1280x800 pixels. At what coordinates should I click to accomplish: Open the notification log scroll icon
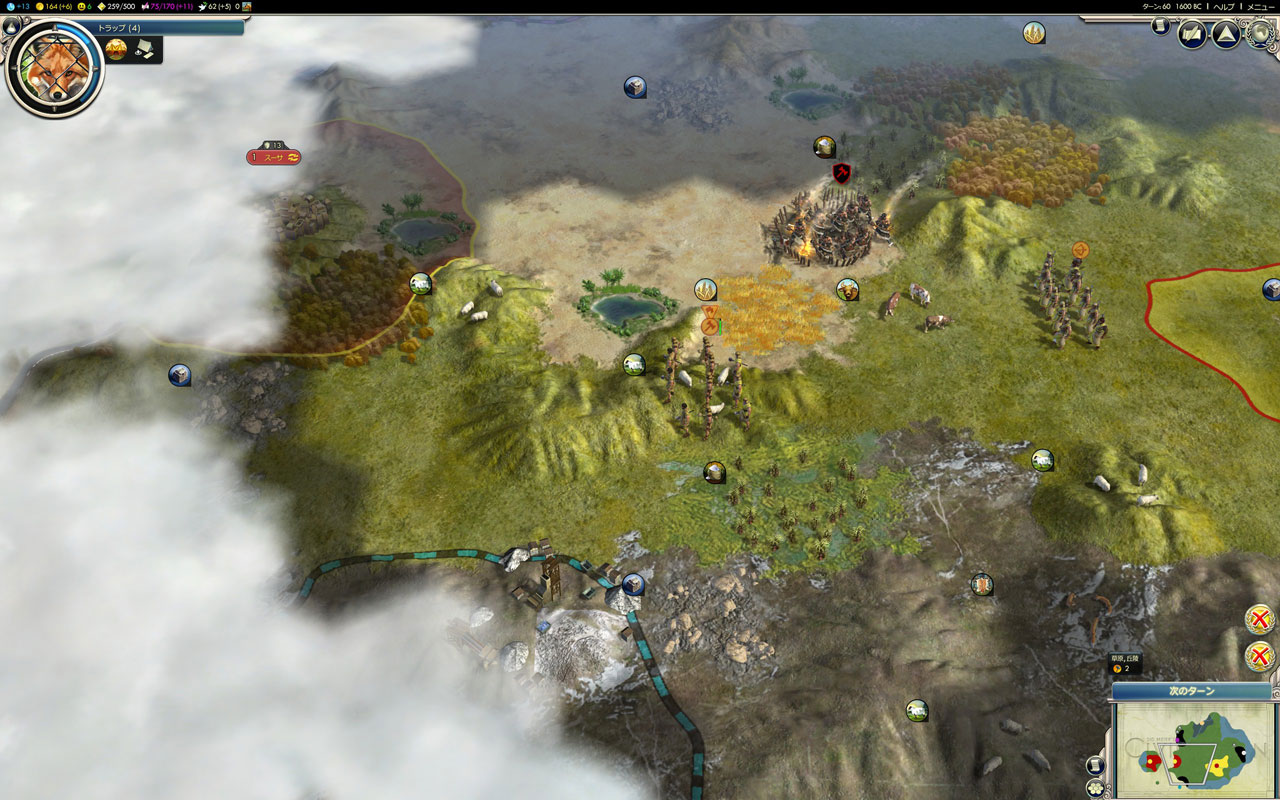point(1160,26)
